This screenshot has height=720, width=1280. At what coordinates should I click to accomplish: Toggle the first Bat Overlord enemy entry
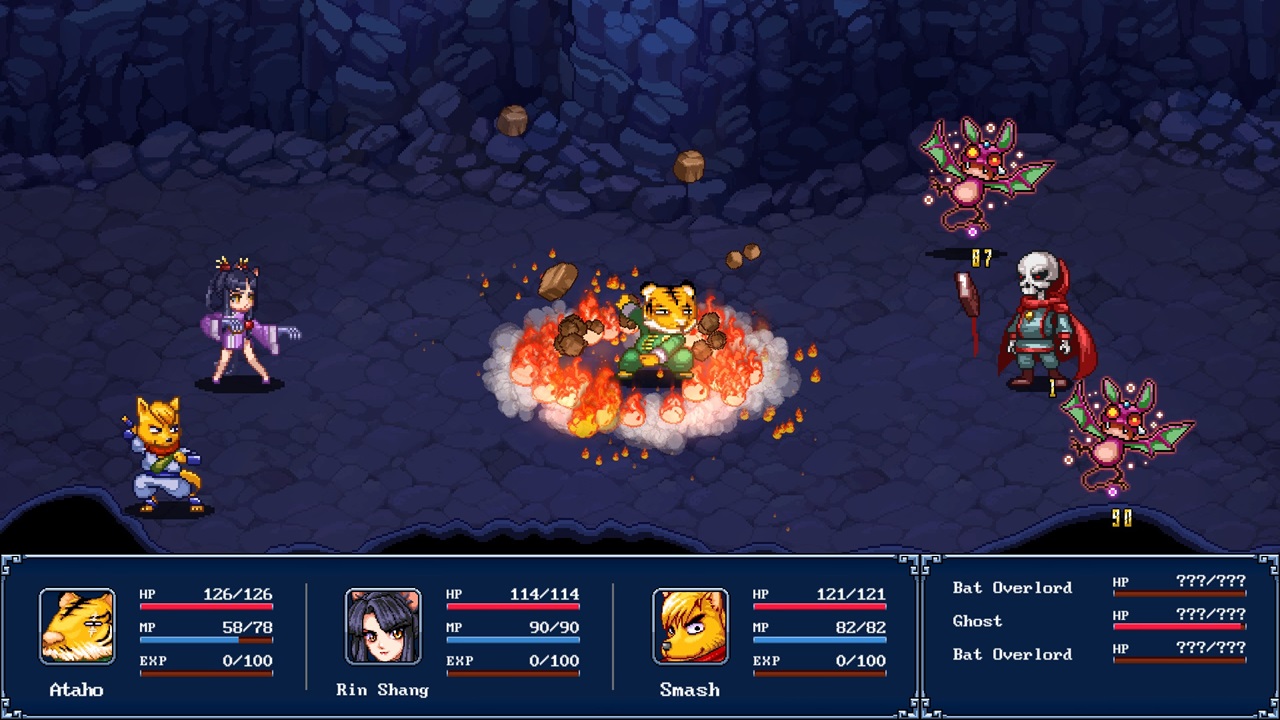coord(1011,587)
